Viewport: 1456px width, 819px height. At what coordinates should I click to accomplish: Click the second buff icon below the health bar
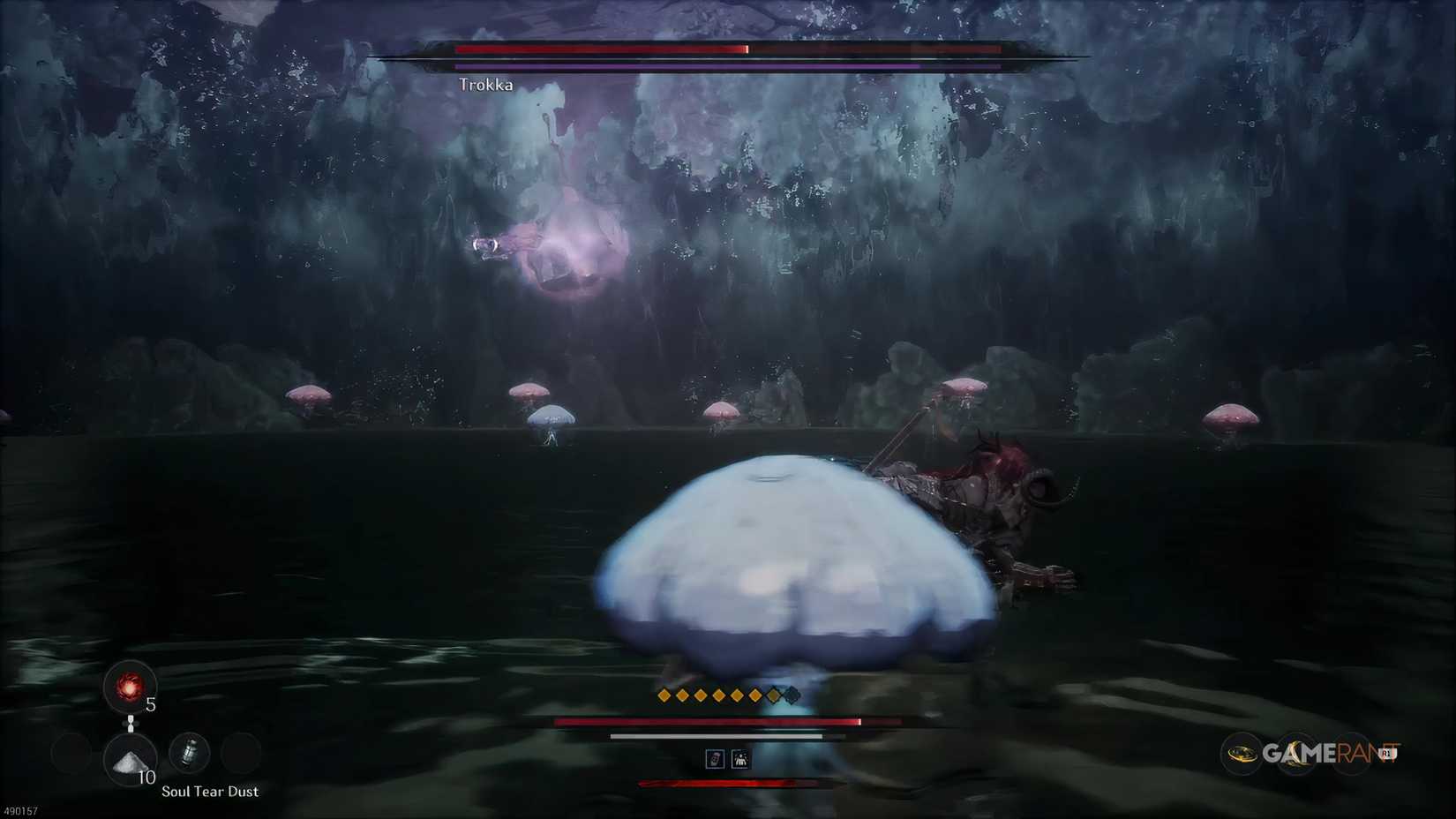[x=740, y=760]
